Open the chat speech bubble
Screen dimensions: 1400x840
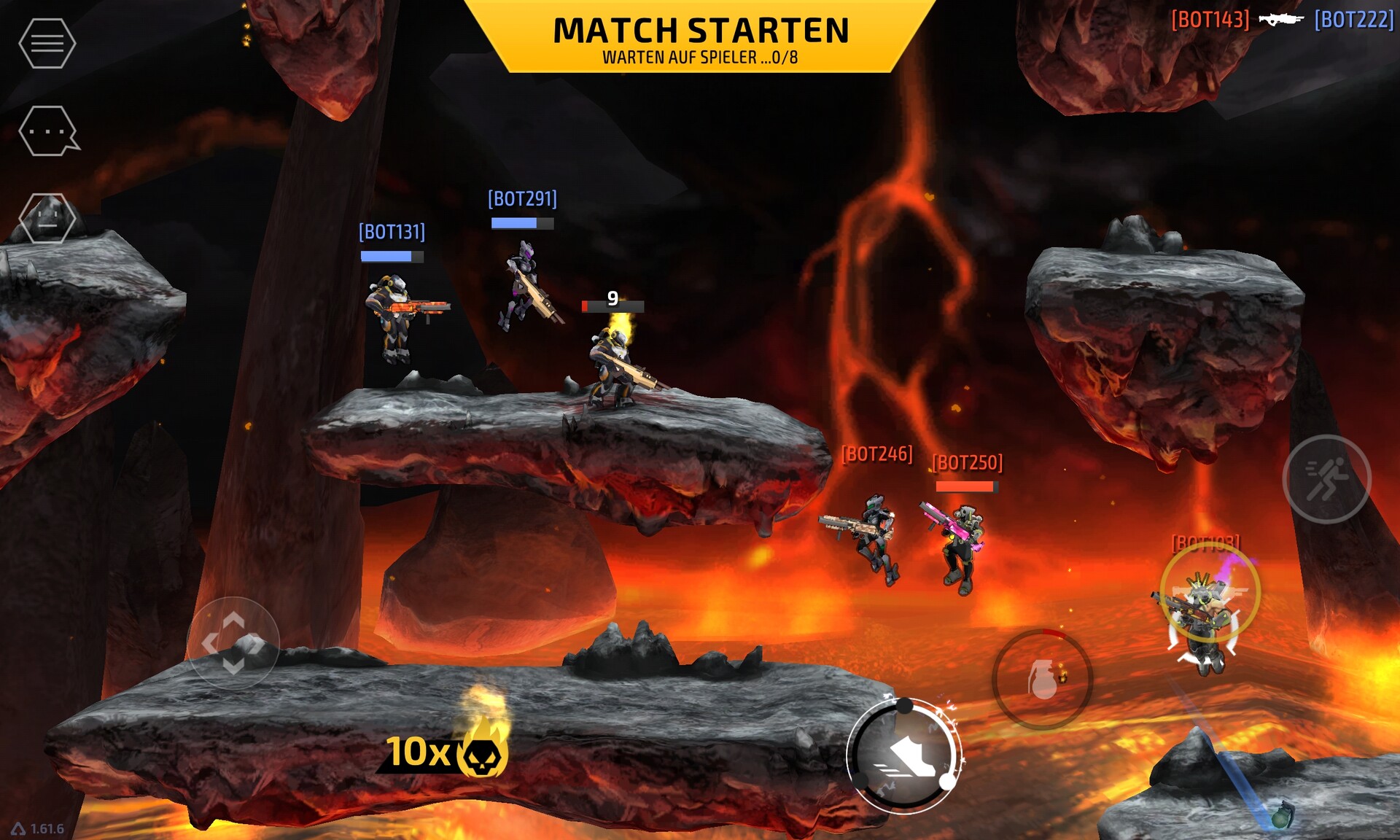click(x=48, y=131)
